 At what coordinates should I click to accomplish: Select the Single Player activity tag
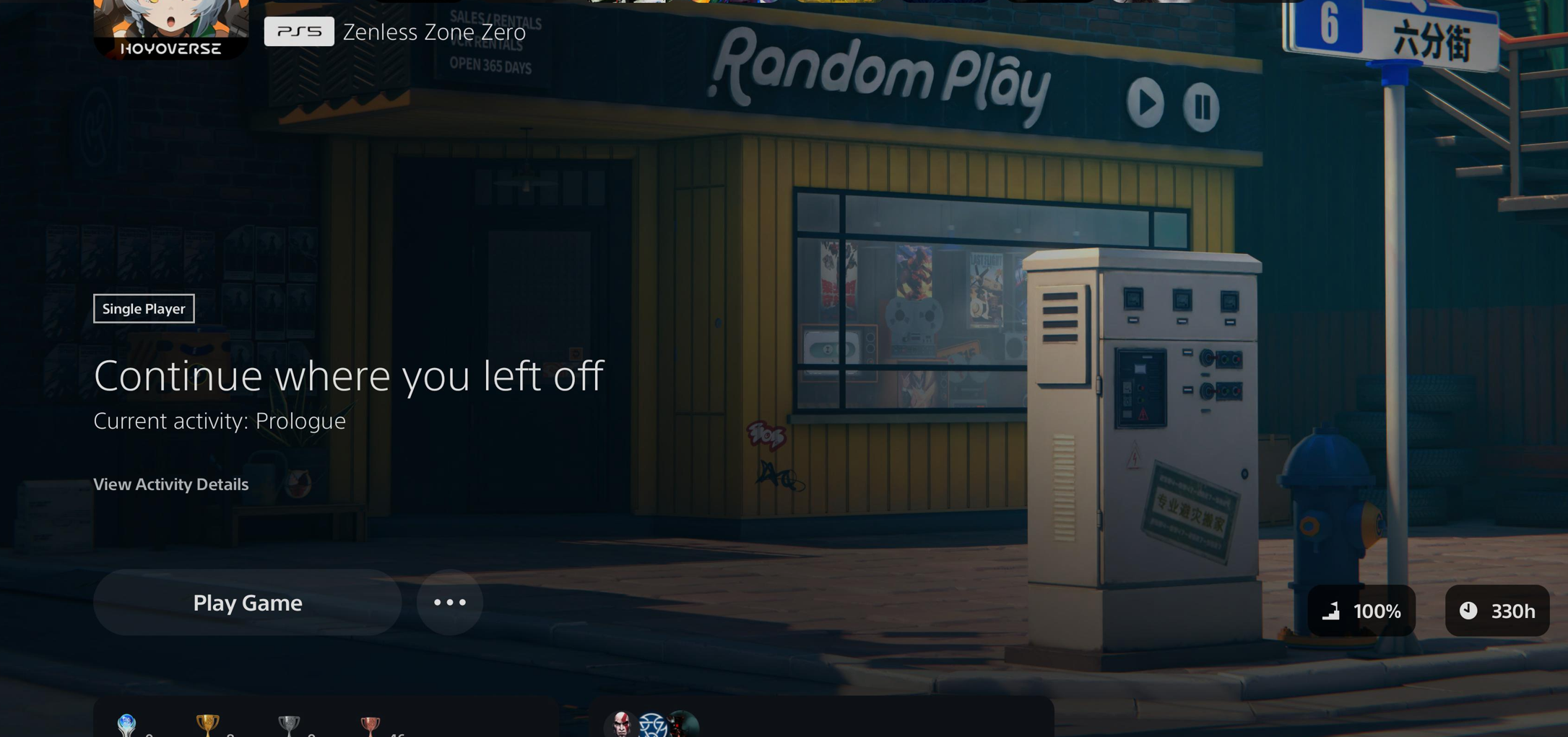point(143,308)
